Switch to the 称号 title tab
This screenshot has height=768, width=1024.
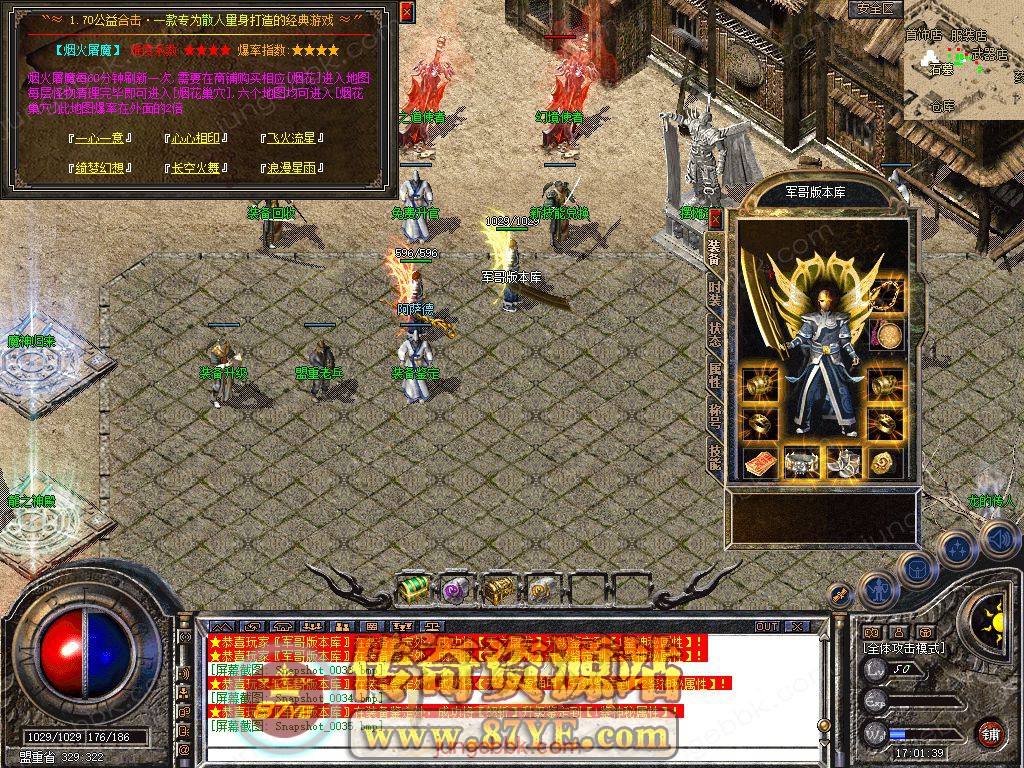click(714, 415)
